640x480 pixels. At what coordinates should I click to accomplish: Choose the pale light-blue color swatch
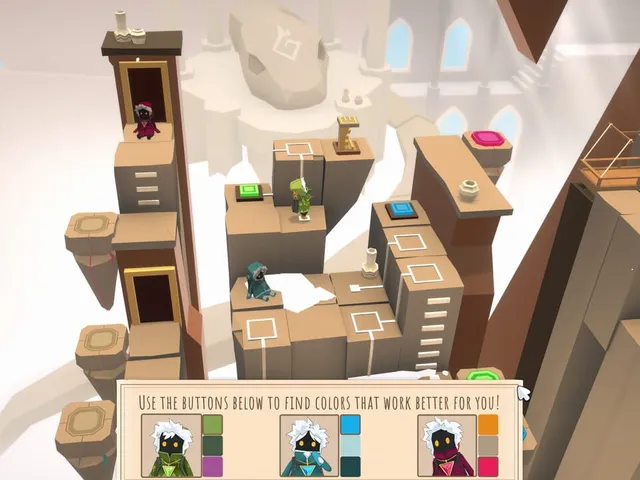click(x=350, y=445)
